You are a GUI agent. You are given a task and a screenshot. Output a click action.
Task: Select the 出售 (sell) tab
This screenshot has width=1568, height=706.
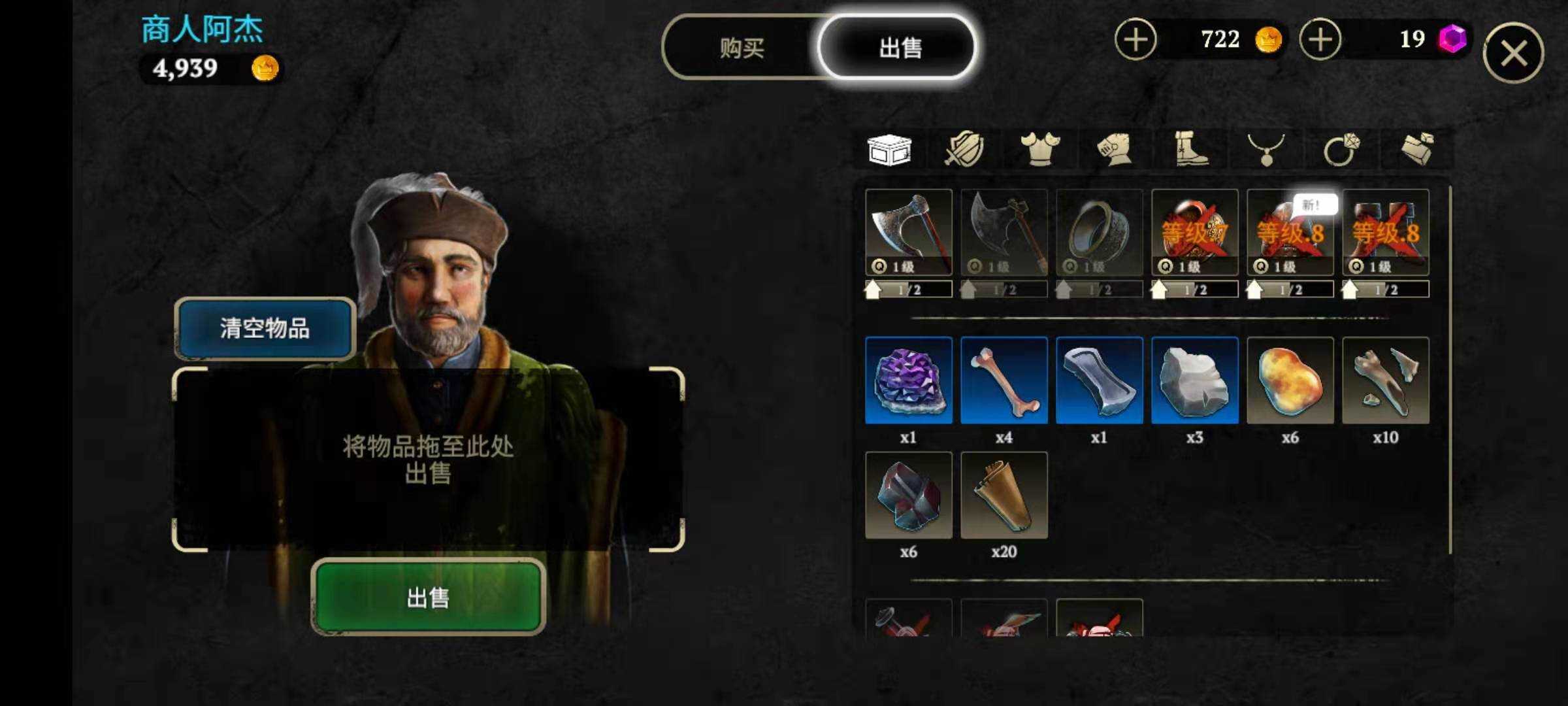point(899,48)
